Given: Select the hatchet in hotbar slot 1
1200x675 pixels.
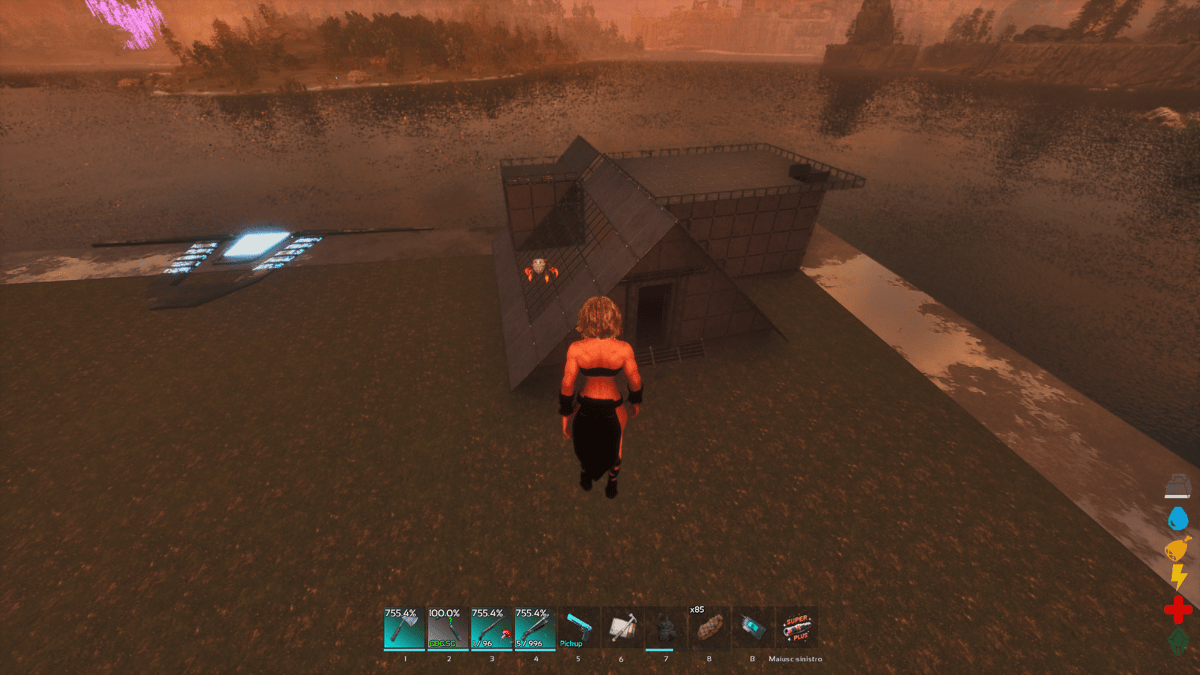Looking at the screenshot, I should coord(404,627).
